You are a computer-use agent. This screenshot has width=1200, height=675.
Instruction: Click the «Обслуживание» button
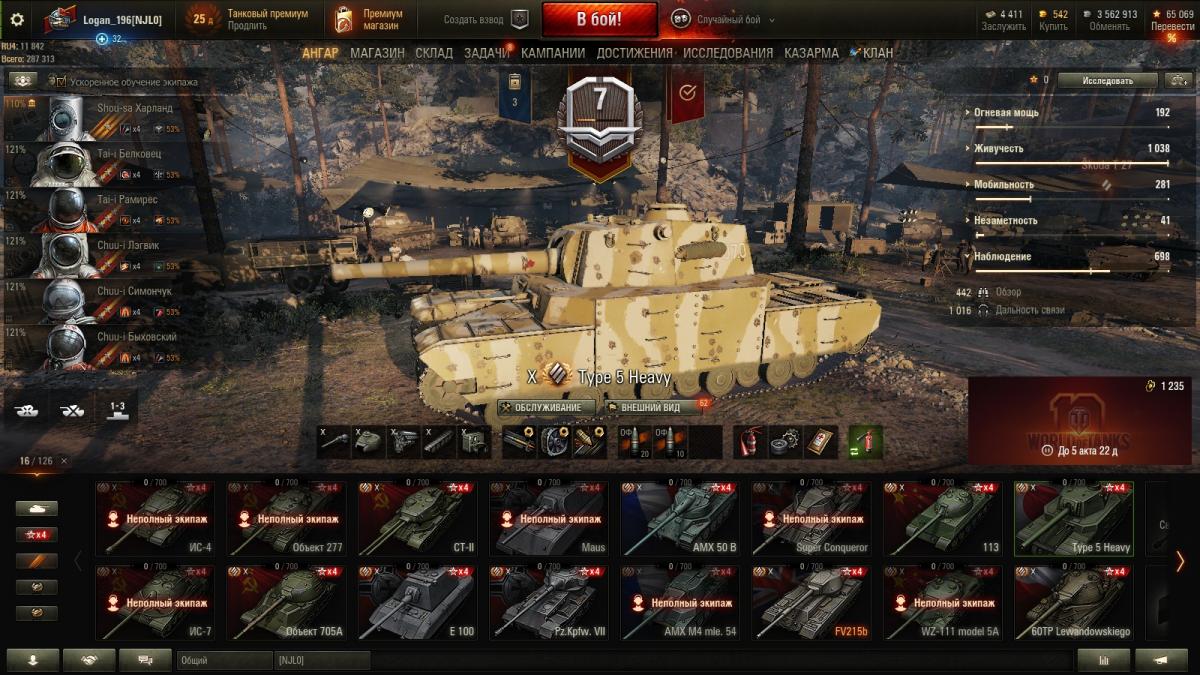click(x=547, y=408)
